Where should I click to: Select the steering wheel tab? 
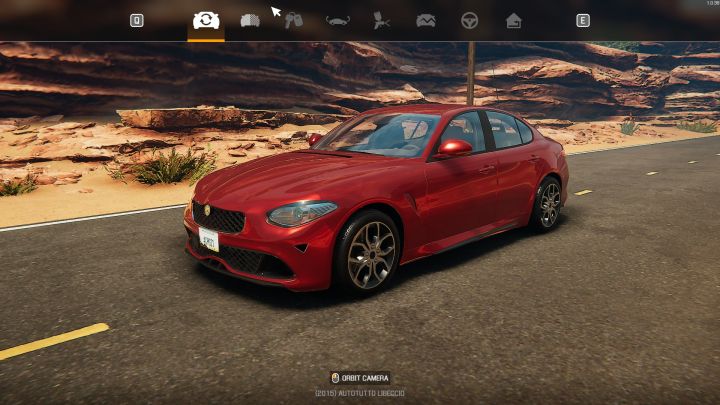(469, 20)
